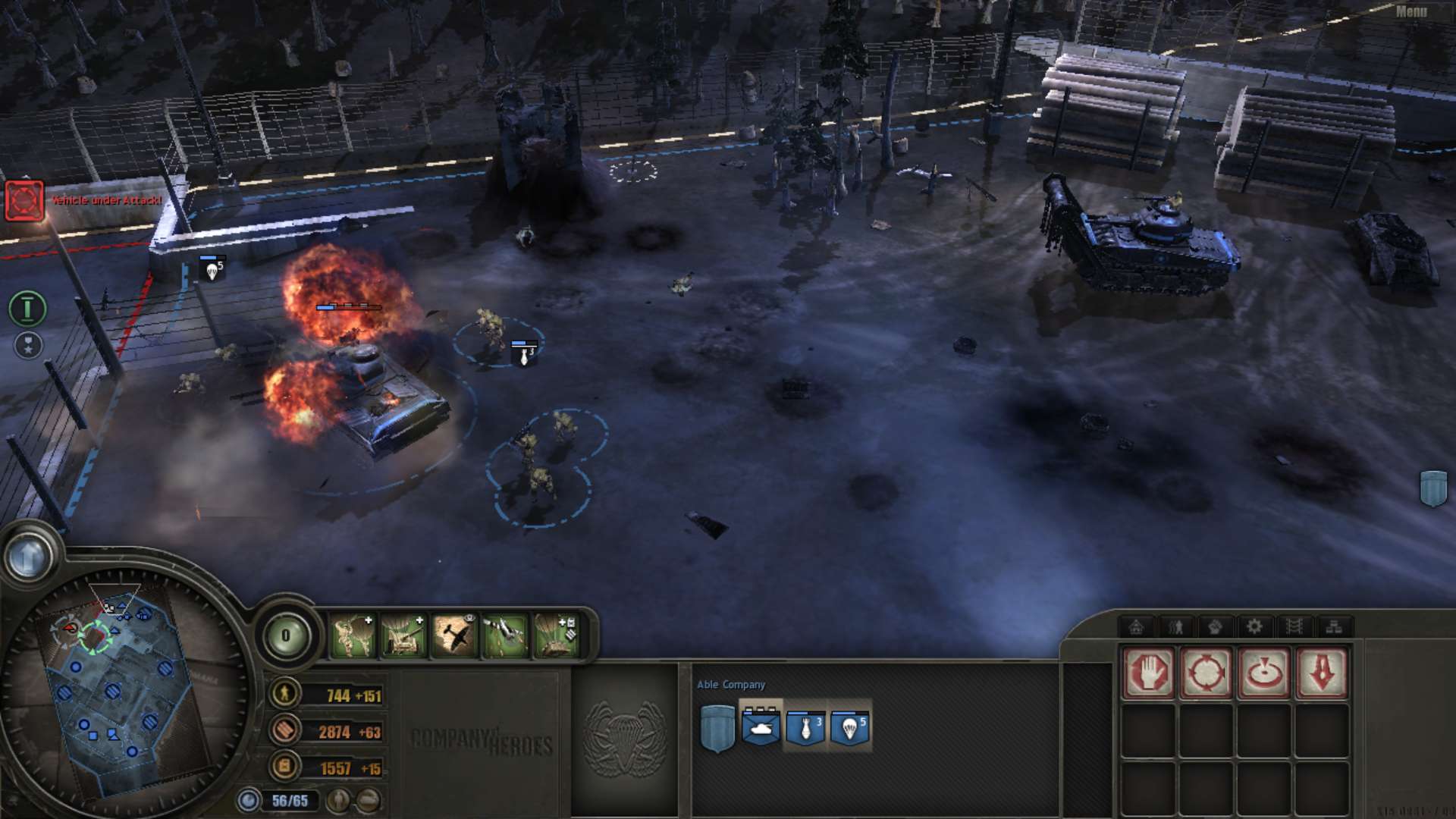
Task: Select the tank unit in the selection panel
Action: click(x=761, y=727)
